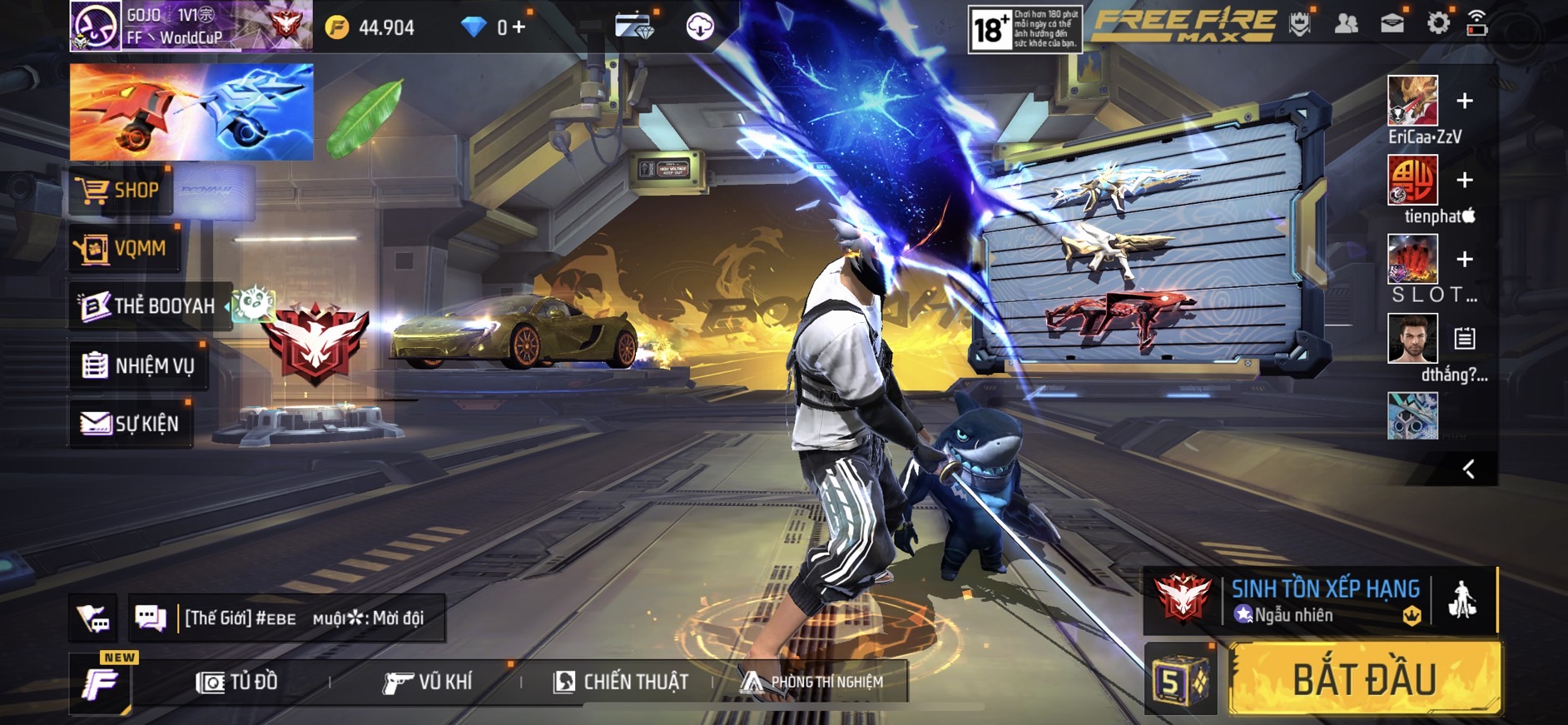The height and width of the screenshot is (725, 1568).
Task: Open the PHÒNG THÍ NGHIỆM lab tab
Action: point(812,683)
